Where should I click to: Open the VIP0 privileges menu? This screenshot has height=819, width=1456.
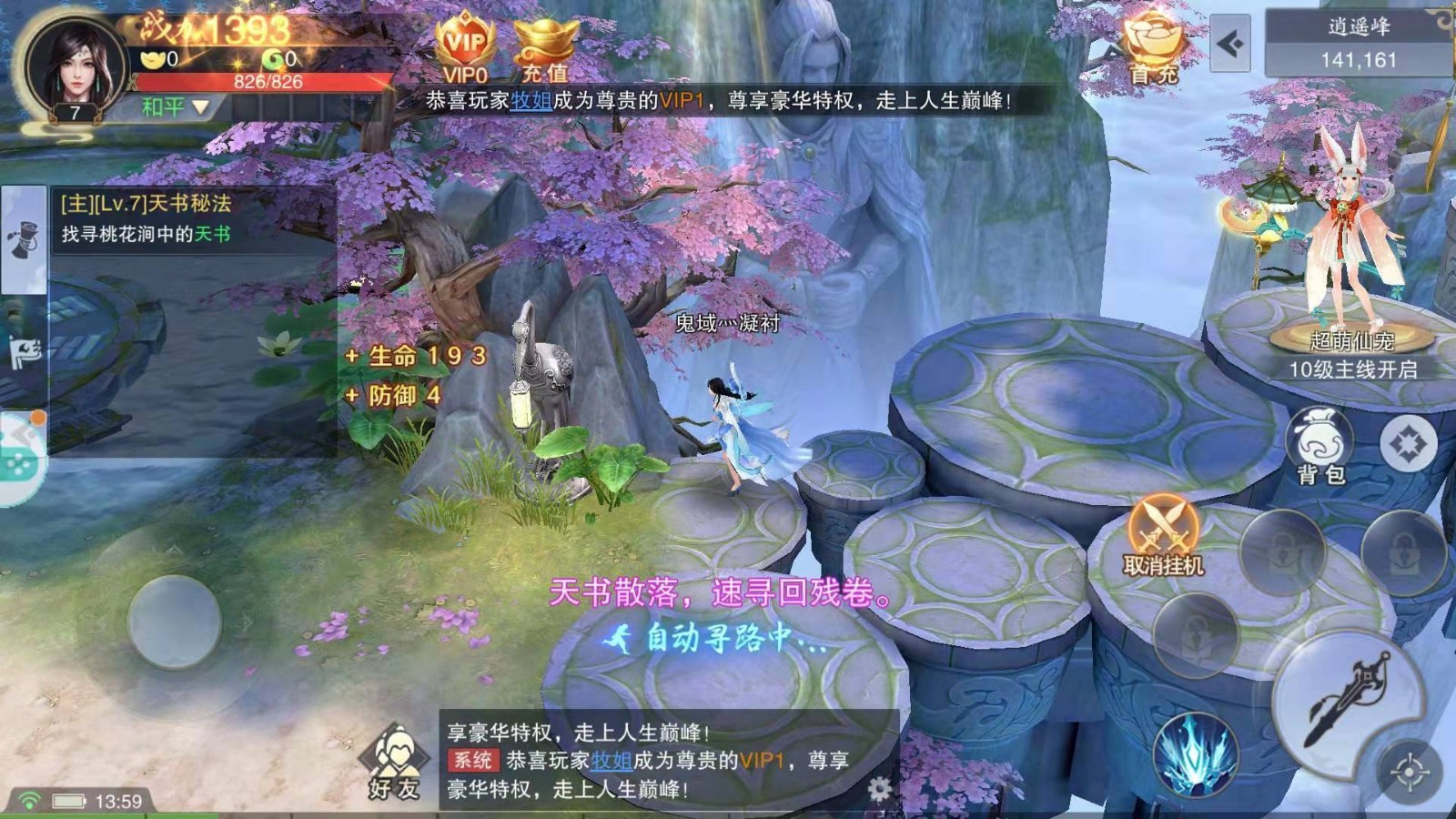465,47
